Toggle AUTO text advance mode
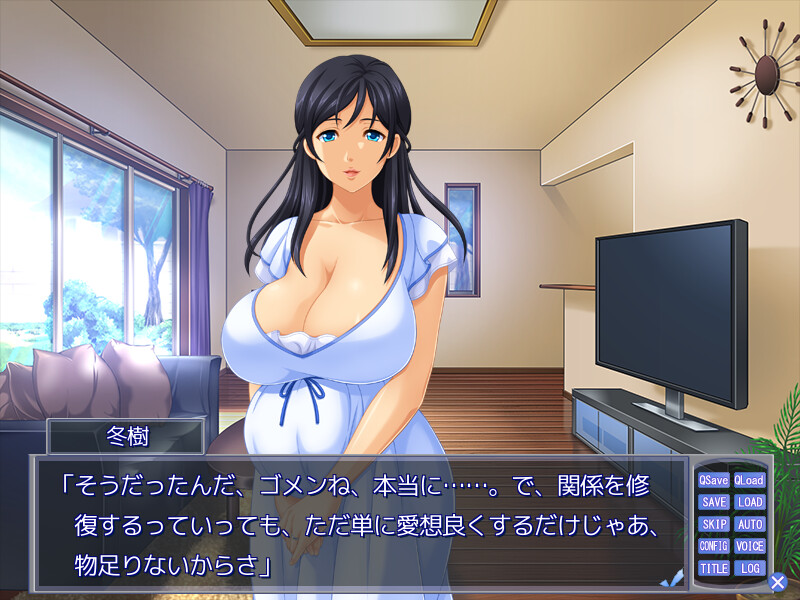Image resolution: width=800 pixels, height=600 pixels. pos(749,524)
